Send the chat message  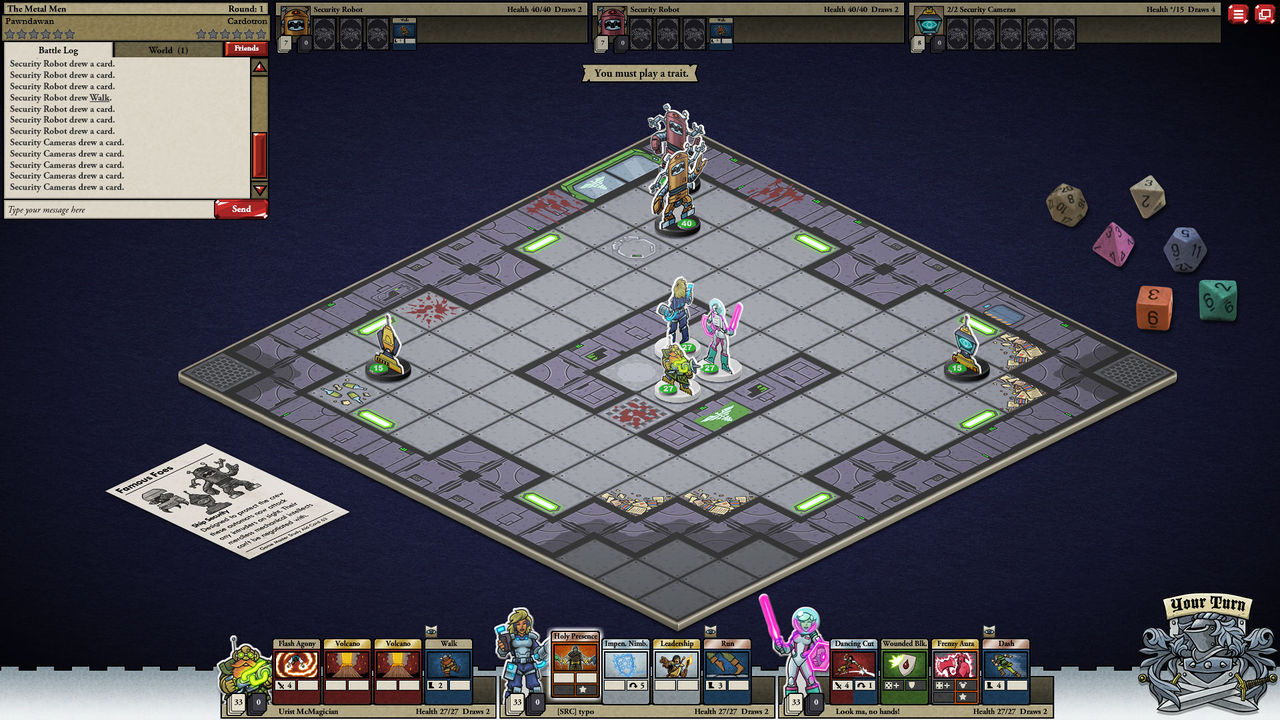click(x=241, y=209)
